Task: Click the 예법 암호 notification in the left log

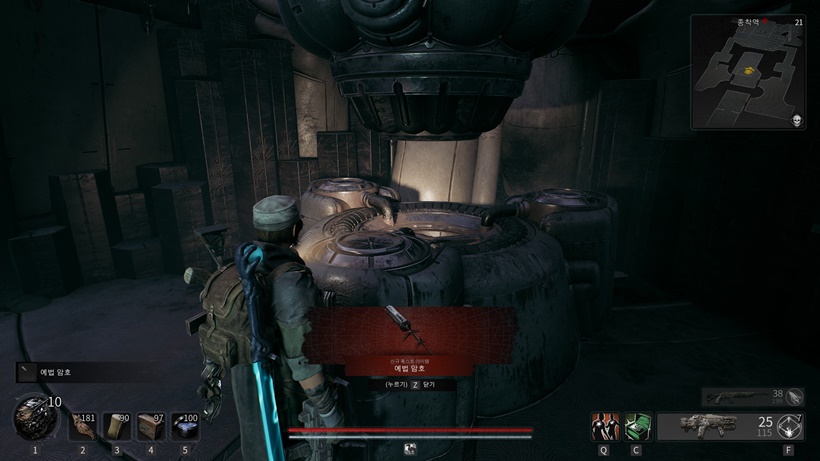Action: 68,372
